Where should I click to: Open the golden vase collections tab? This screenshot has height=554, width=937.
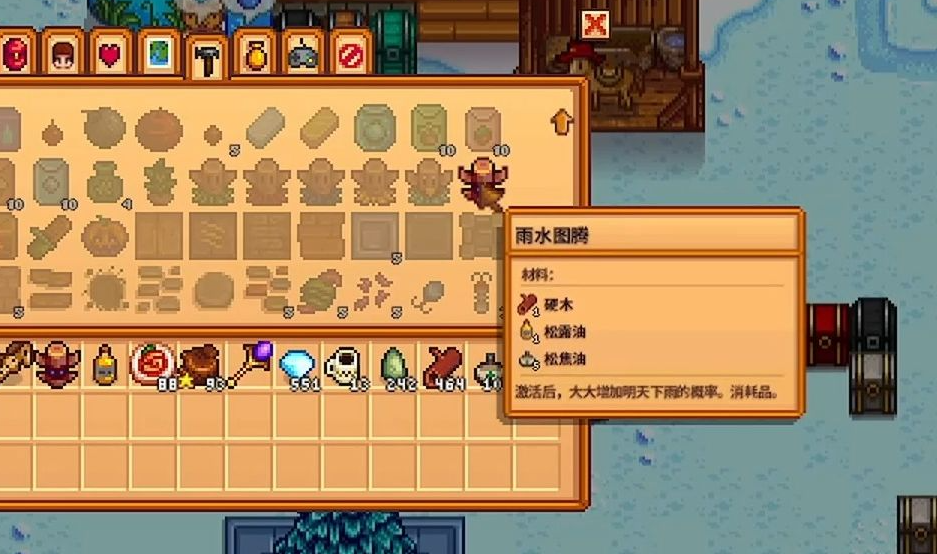[x=256, y=56]
